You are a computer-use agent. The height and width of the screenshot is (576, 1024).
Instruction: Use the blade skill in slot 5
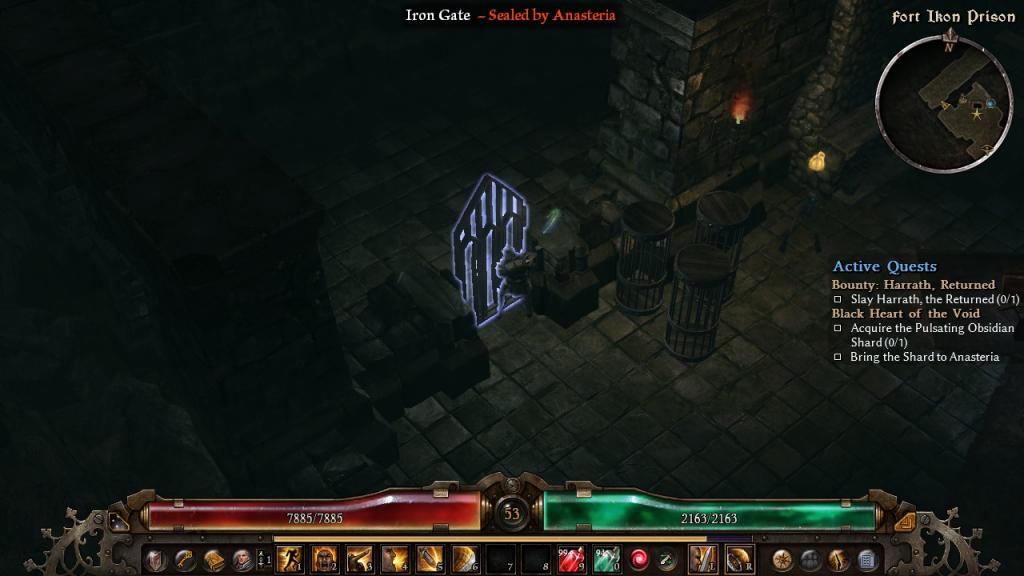pos(430,559)
